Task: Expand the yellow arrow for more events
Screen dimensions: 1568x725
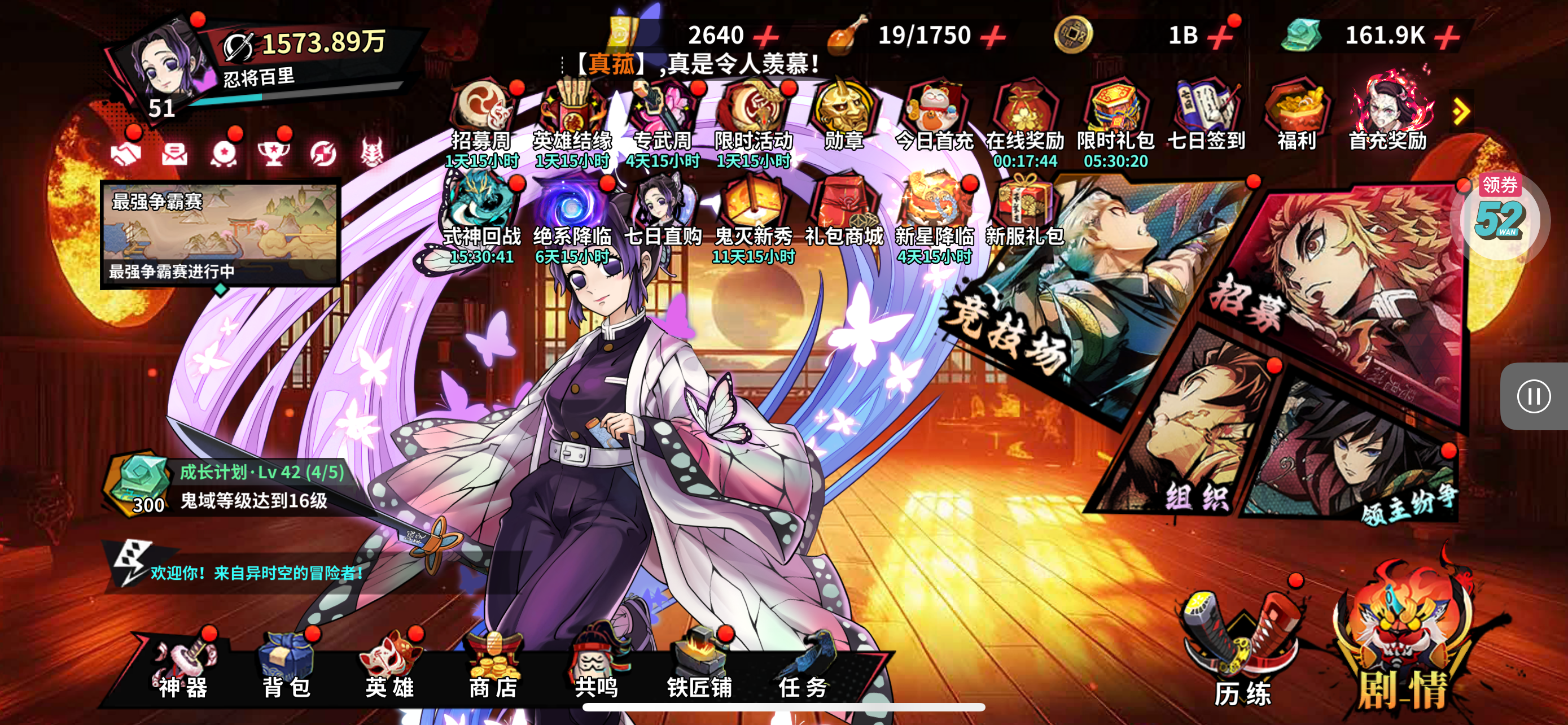Action: pyautogui.click(x=1461, y=112)
